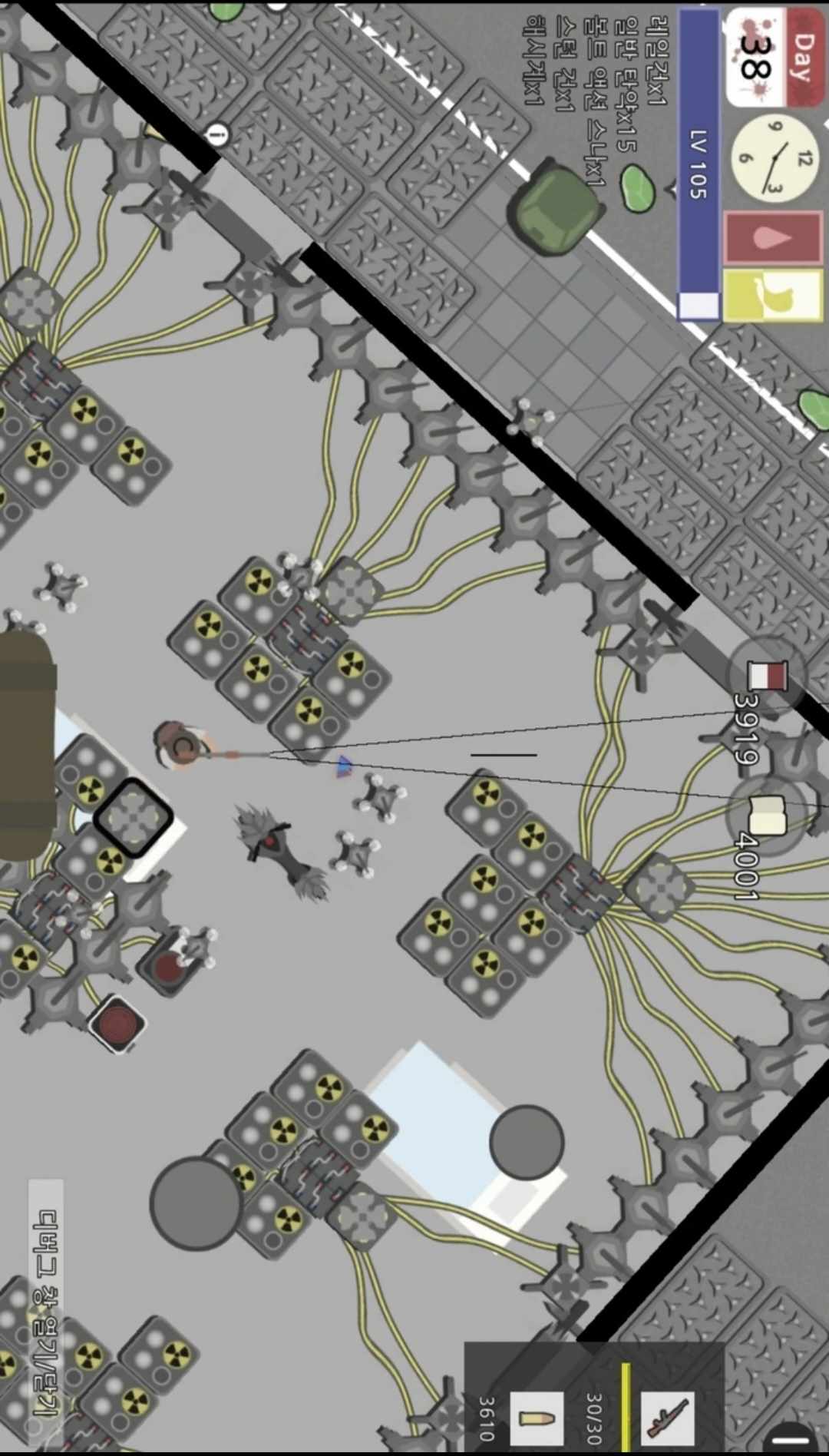Toggle the 디버그 창 열기/닫기 debug button
The image size is (829, 1456).
point(46,1312)
